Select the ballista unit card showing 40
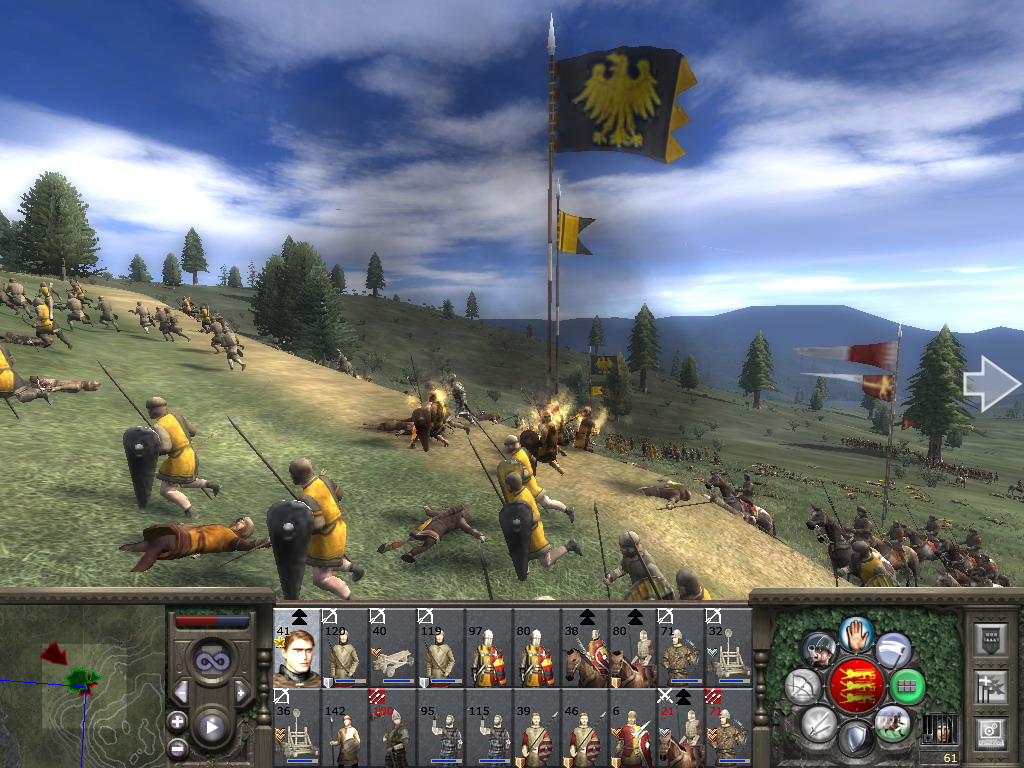The width and height of the screenshot is (1024, 768). pos(392,648)
